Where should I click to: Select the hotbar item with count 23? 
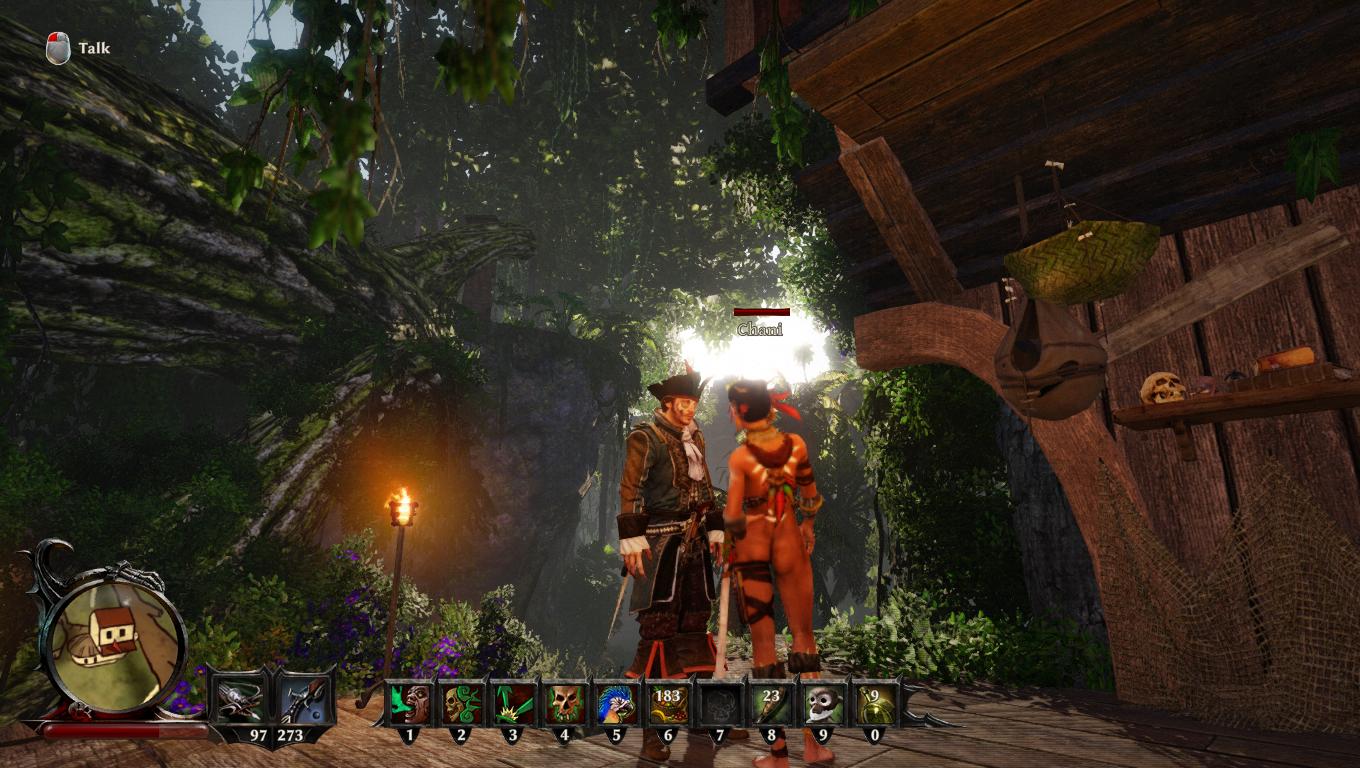(772, 703)
